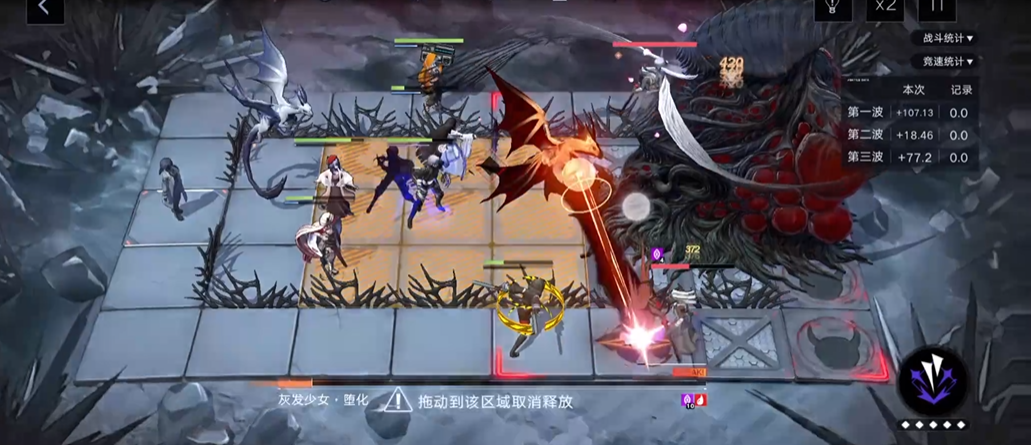Toggle the x2 game speed

coord(883,7)
